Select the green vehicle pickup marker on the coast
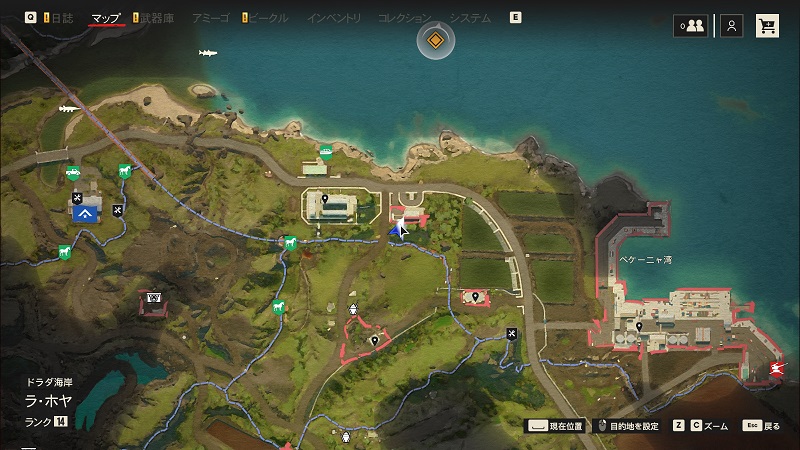800x450 pixels. (325, 153)
